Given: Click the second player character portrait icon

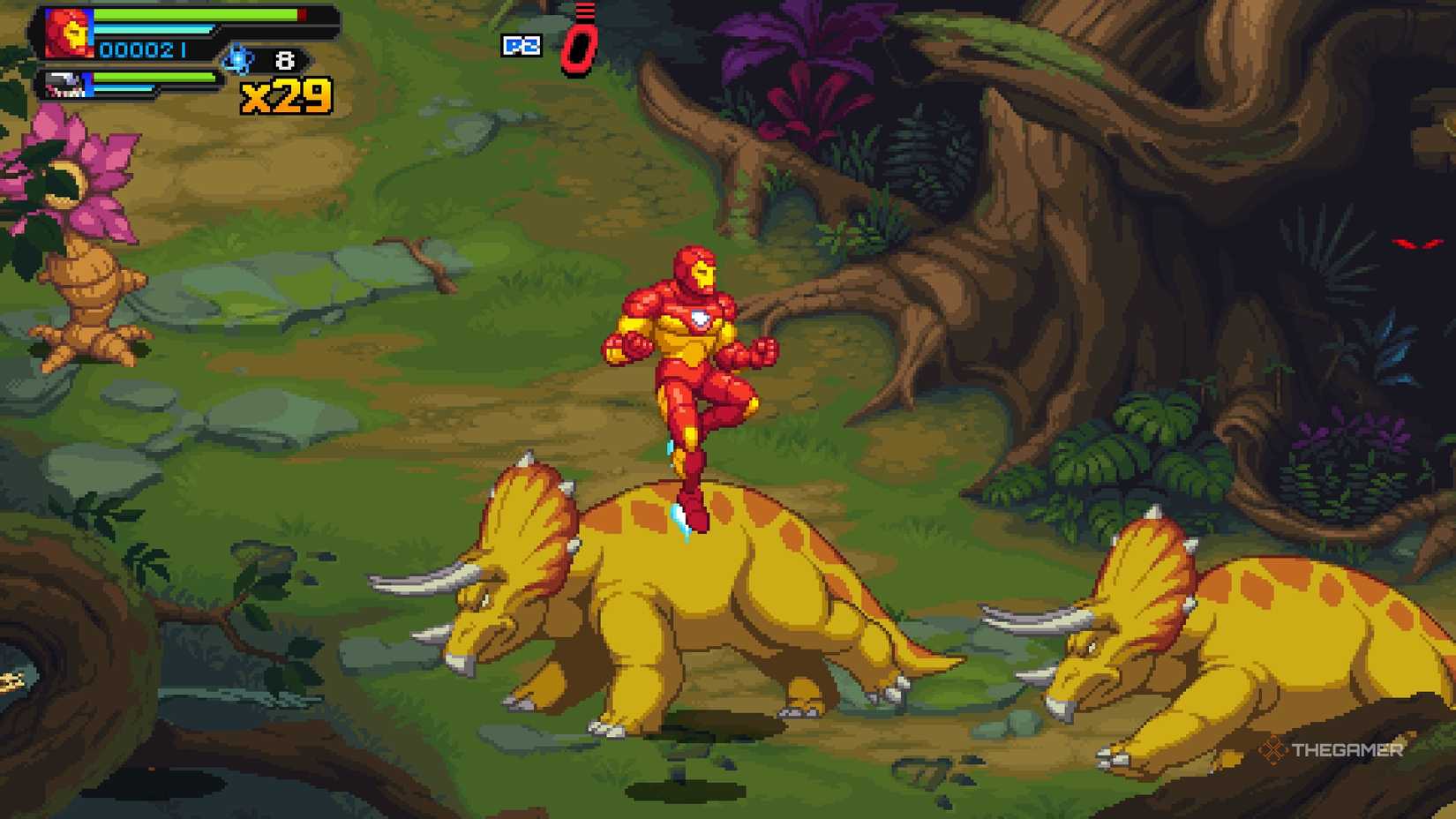Looking at the screenshot, I should (x=60, y=86).
